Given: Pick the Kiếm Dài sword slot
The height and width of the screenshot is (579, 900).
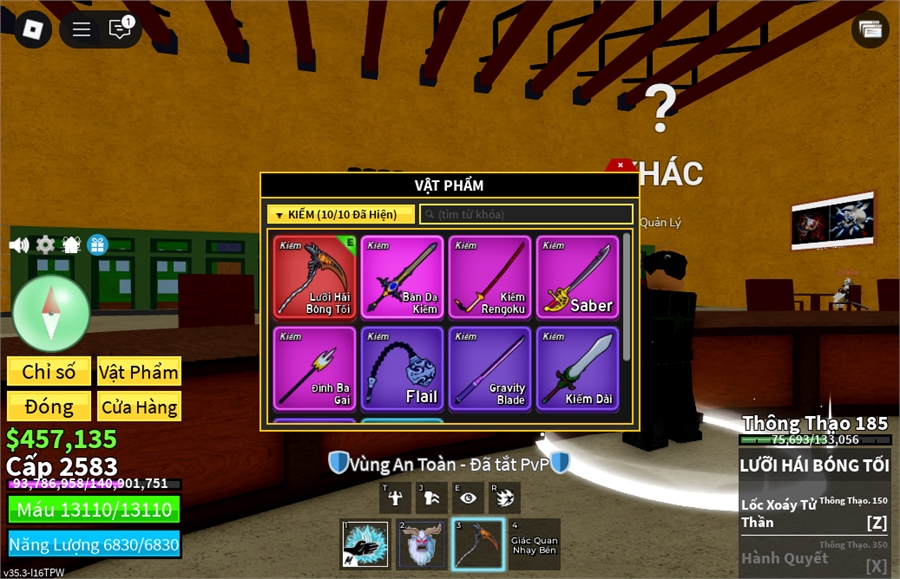Looking at the screenshot, I should [x=578, y=368].
